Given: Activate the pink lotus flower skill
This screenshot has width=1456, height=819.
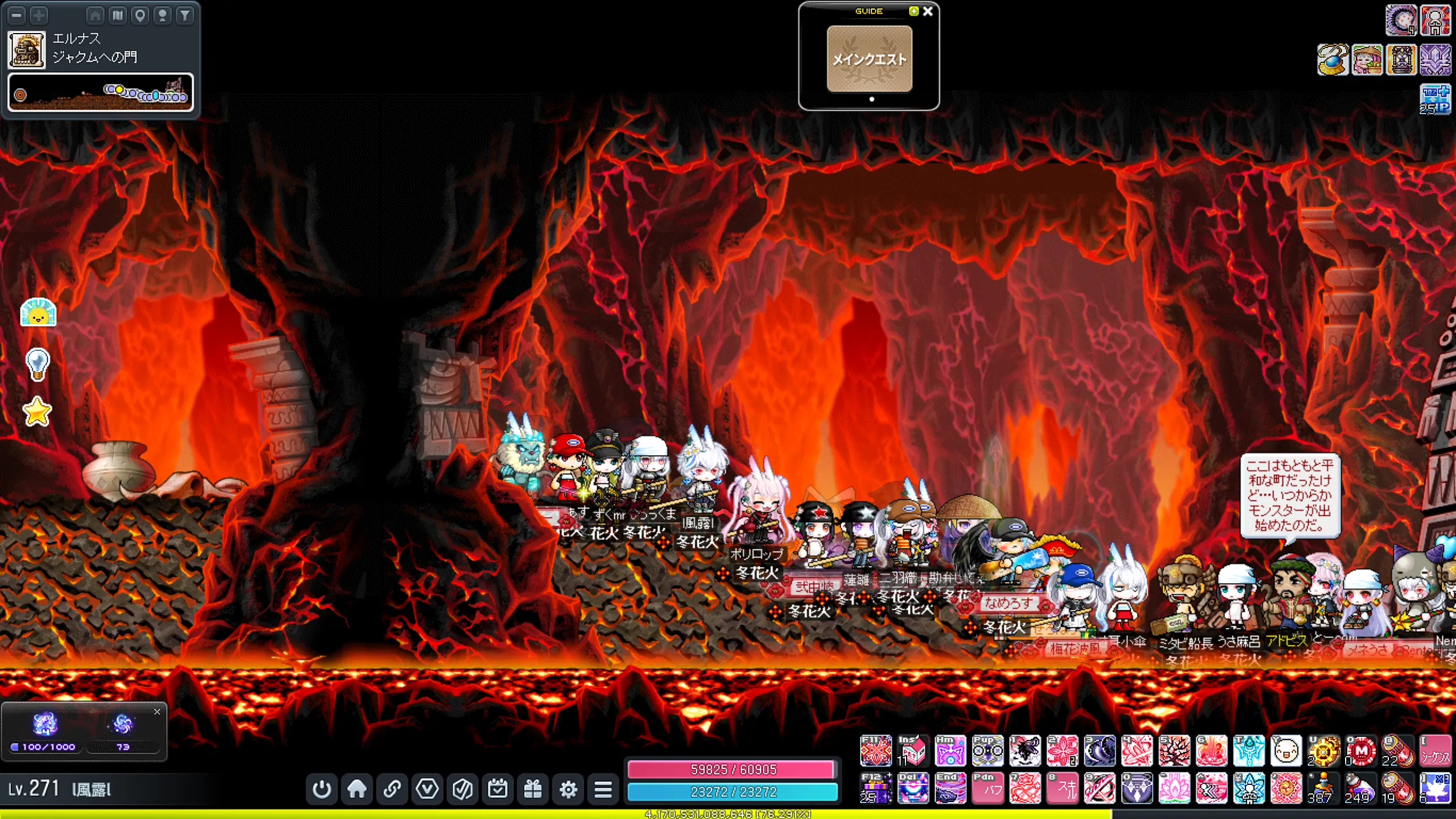Looking at the screenshot, I should click(x=1174, y=788).
